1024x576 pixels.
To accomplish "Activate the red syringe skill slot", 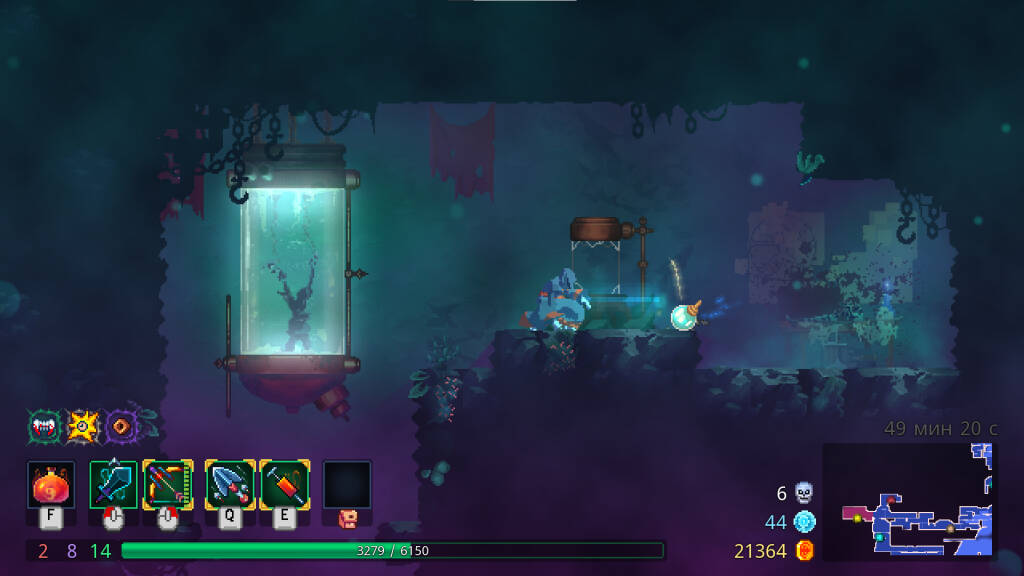I will (x=285, y=485).
